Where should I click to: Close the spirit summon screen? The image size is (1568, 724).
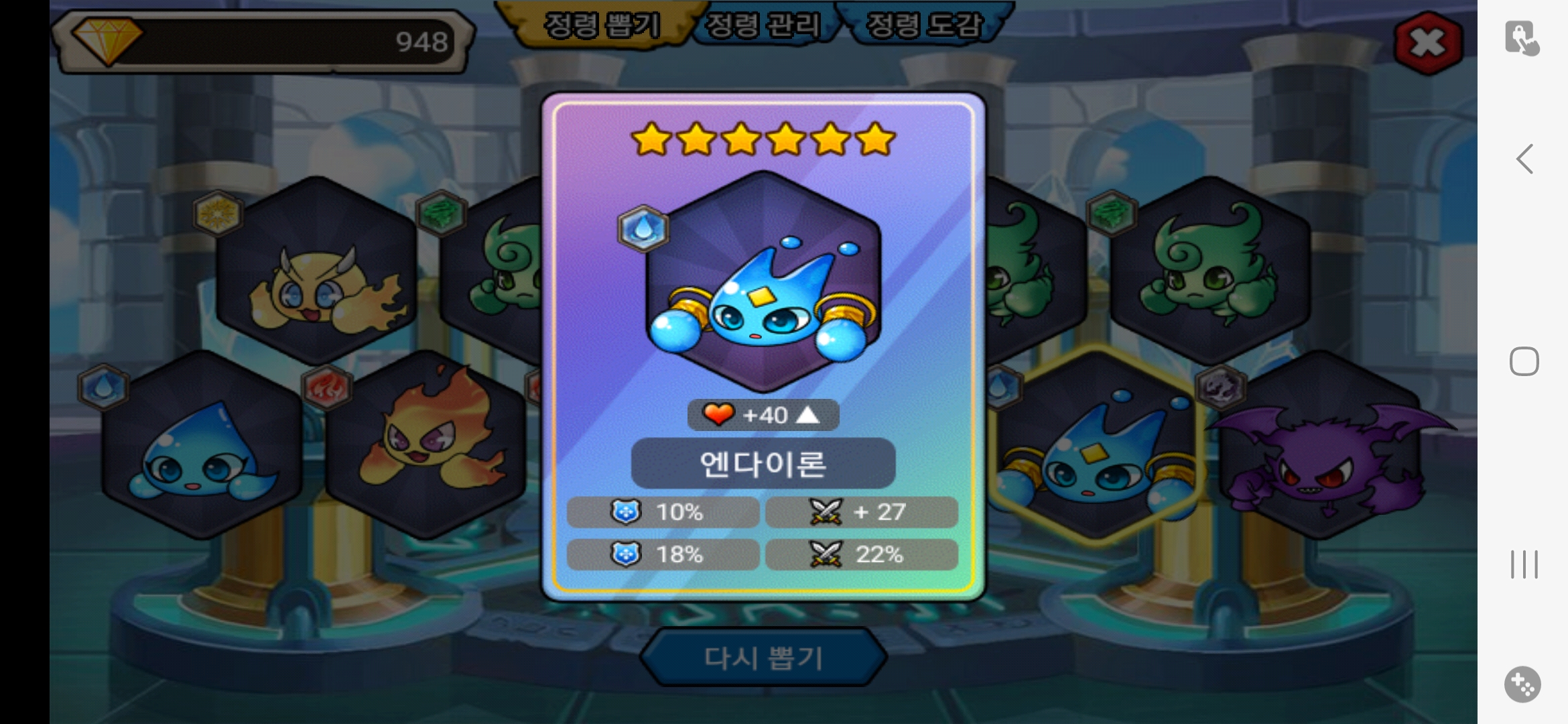tap(1427, 44)
